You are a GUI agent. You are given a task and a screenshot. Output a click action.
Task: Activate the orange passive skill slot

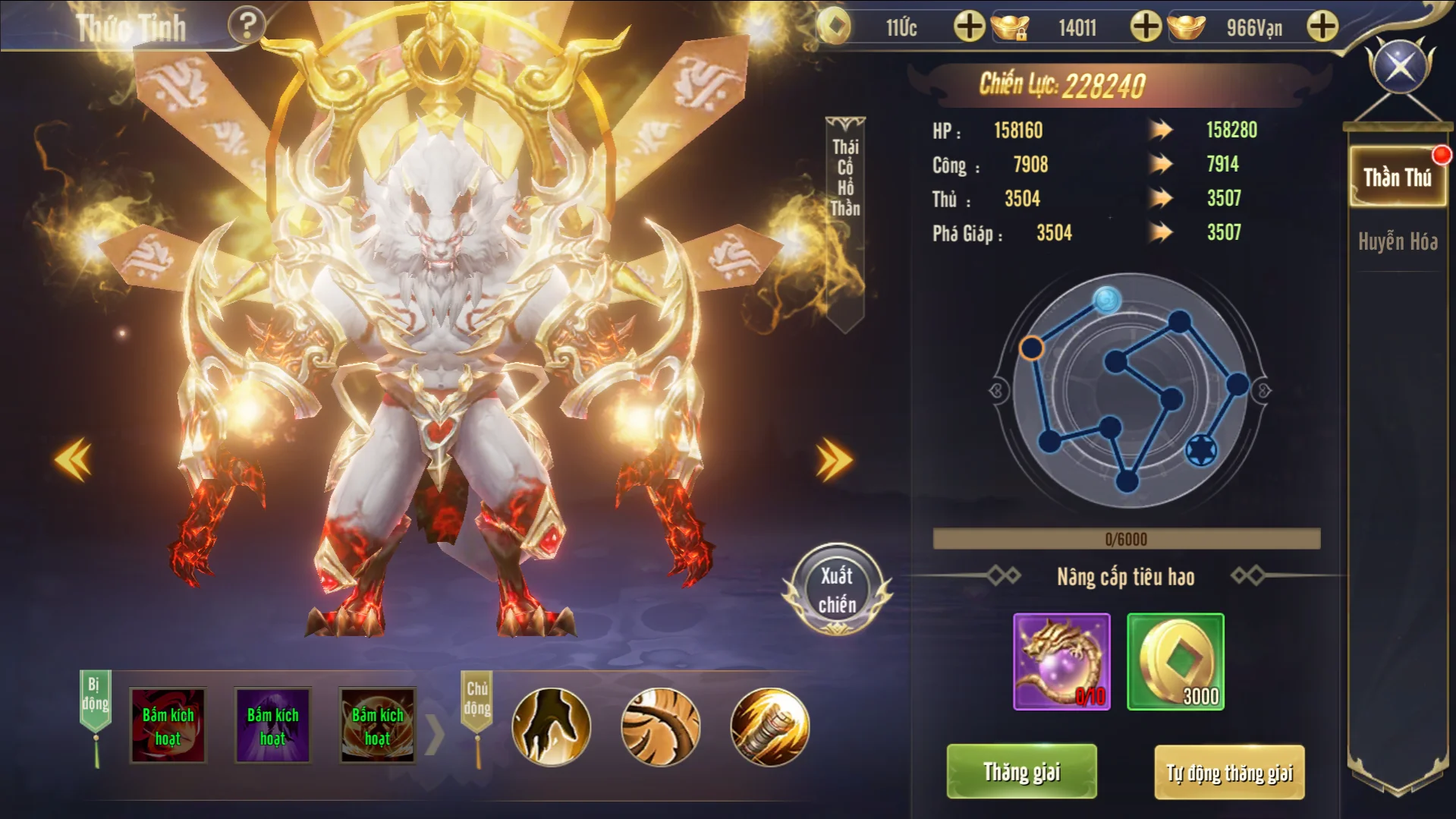377,726
